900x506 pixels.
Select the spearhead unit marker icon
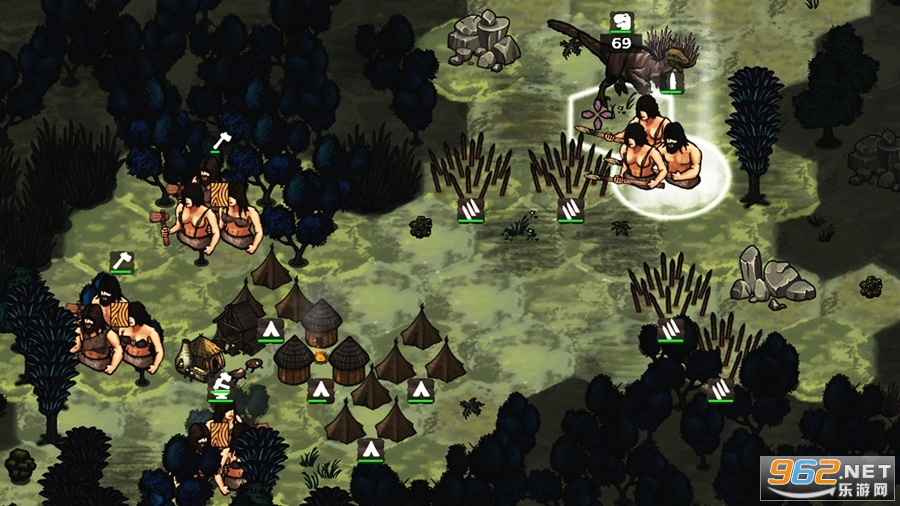(673, 80)
